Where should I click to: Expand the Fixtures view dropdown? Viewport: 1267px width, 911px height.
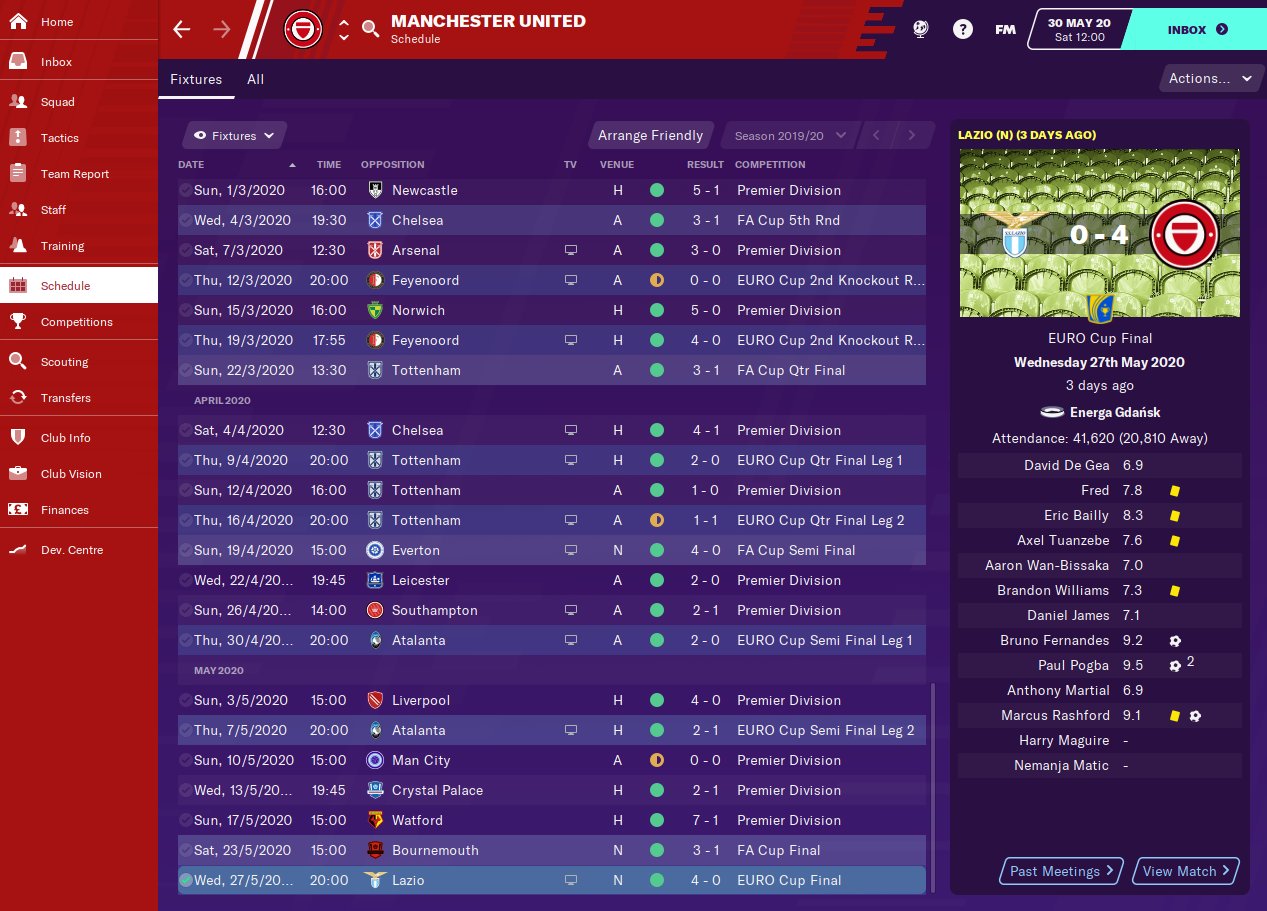[x=235, y=136]
